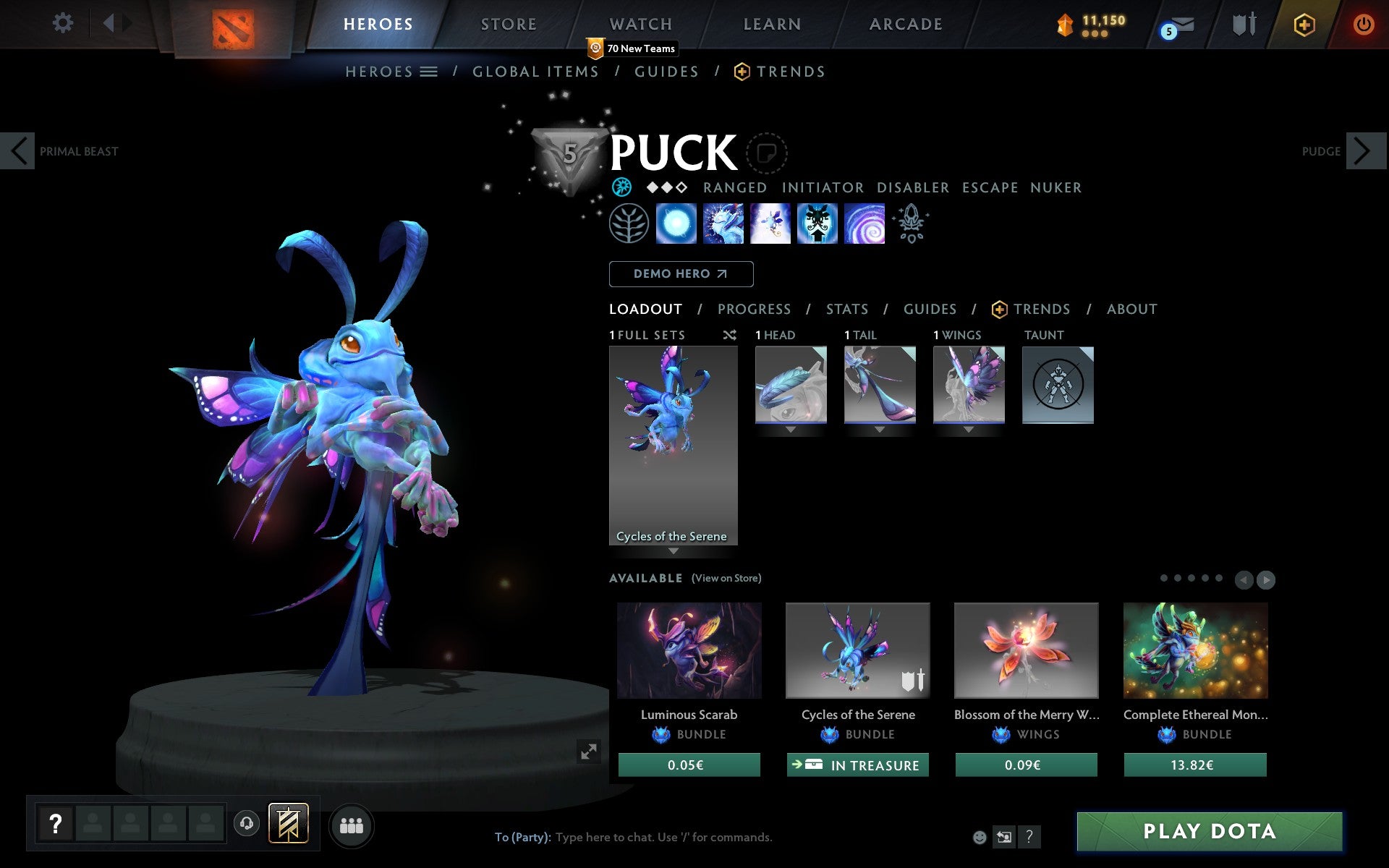Open the STORE menu
This screenshot has width=1389, height=868.
[508, 24]
